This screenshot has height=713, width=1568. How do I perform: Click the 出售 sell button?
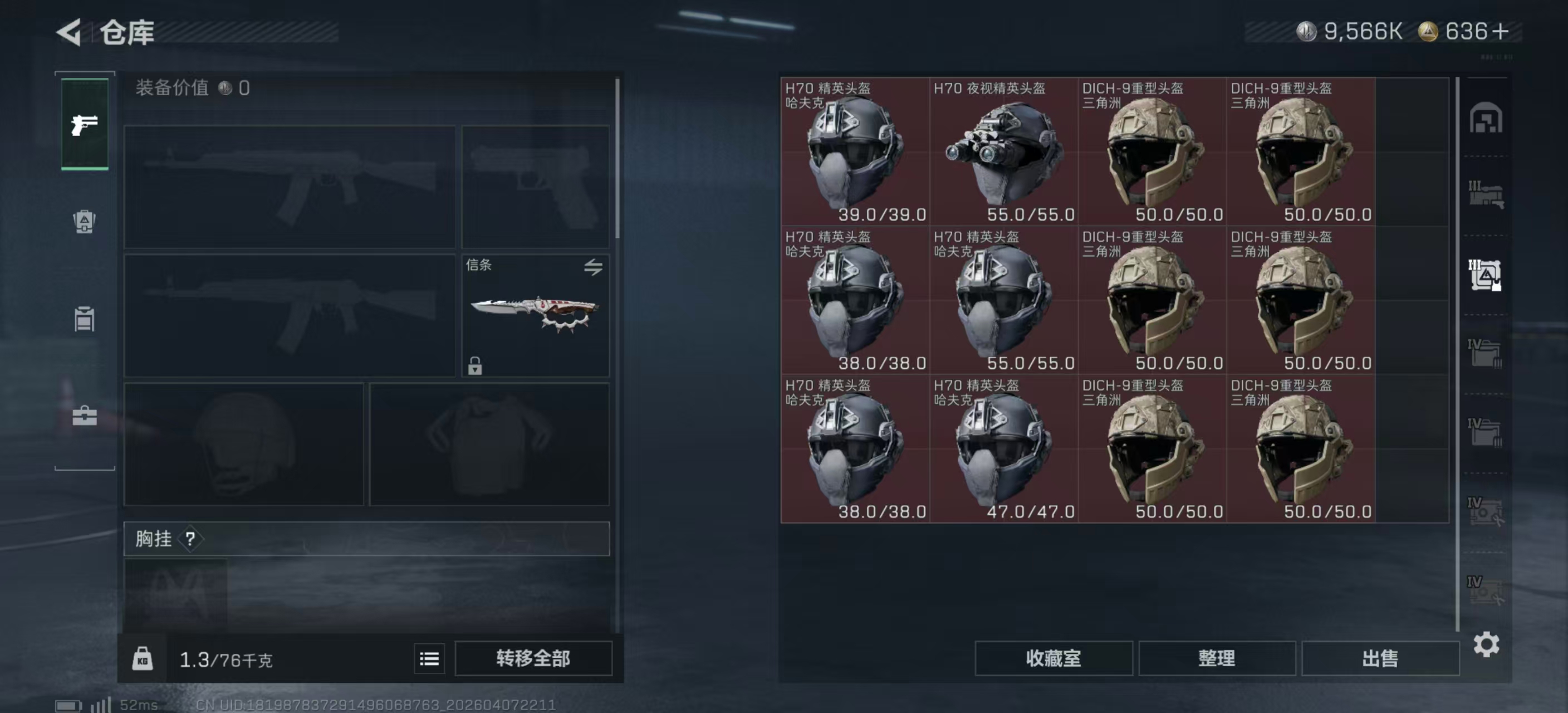(1380, 659)
